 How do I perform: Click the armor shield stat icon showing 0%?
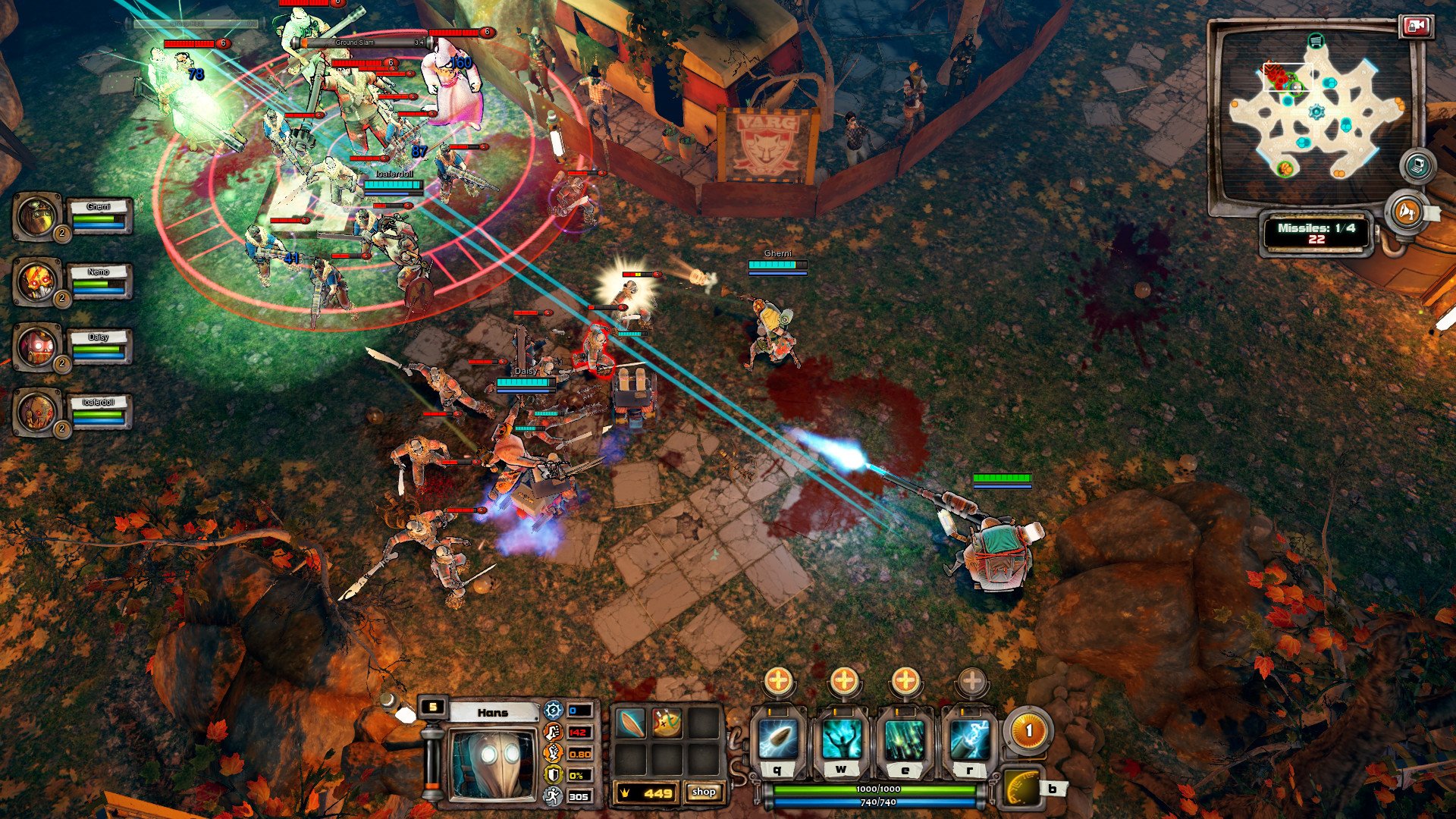pyautogui.click(x=553, y=774)
